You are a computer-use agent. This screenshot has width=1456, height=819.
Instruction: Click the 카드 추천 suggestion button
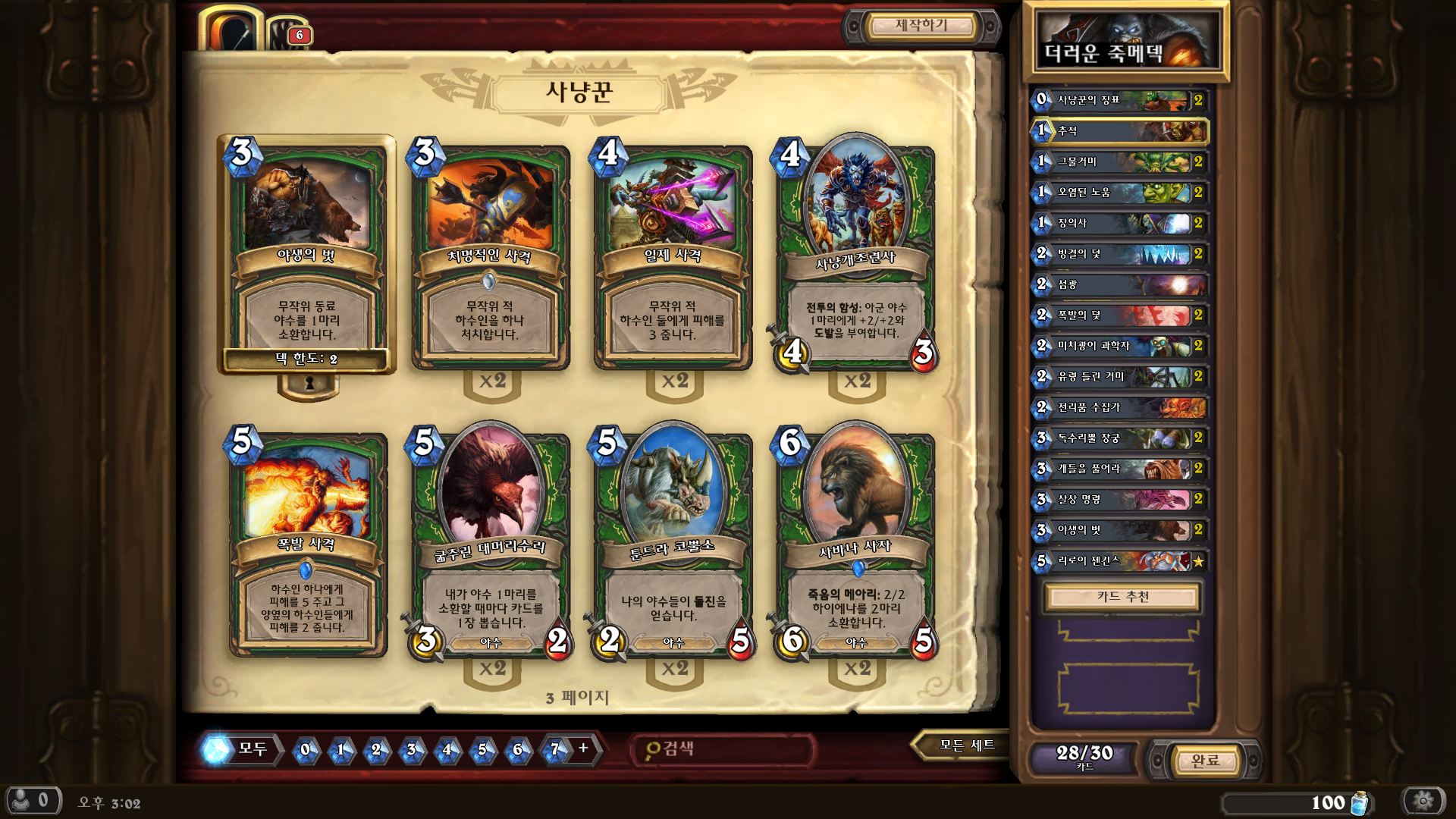[1122, 597]
